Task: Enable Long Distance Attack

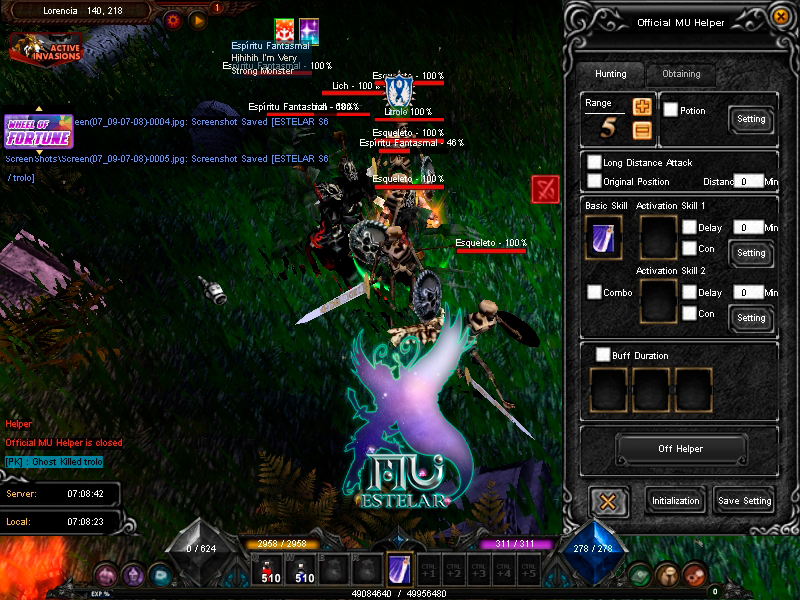Action: [x=595, y=162]
